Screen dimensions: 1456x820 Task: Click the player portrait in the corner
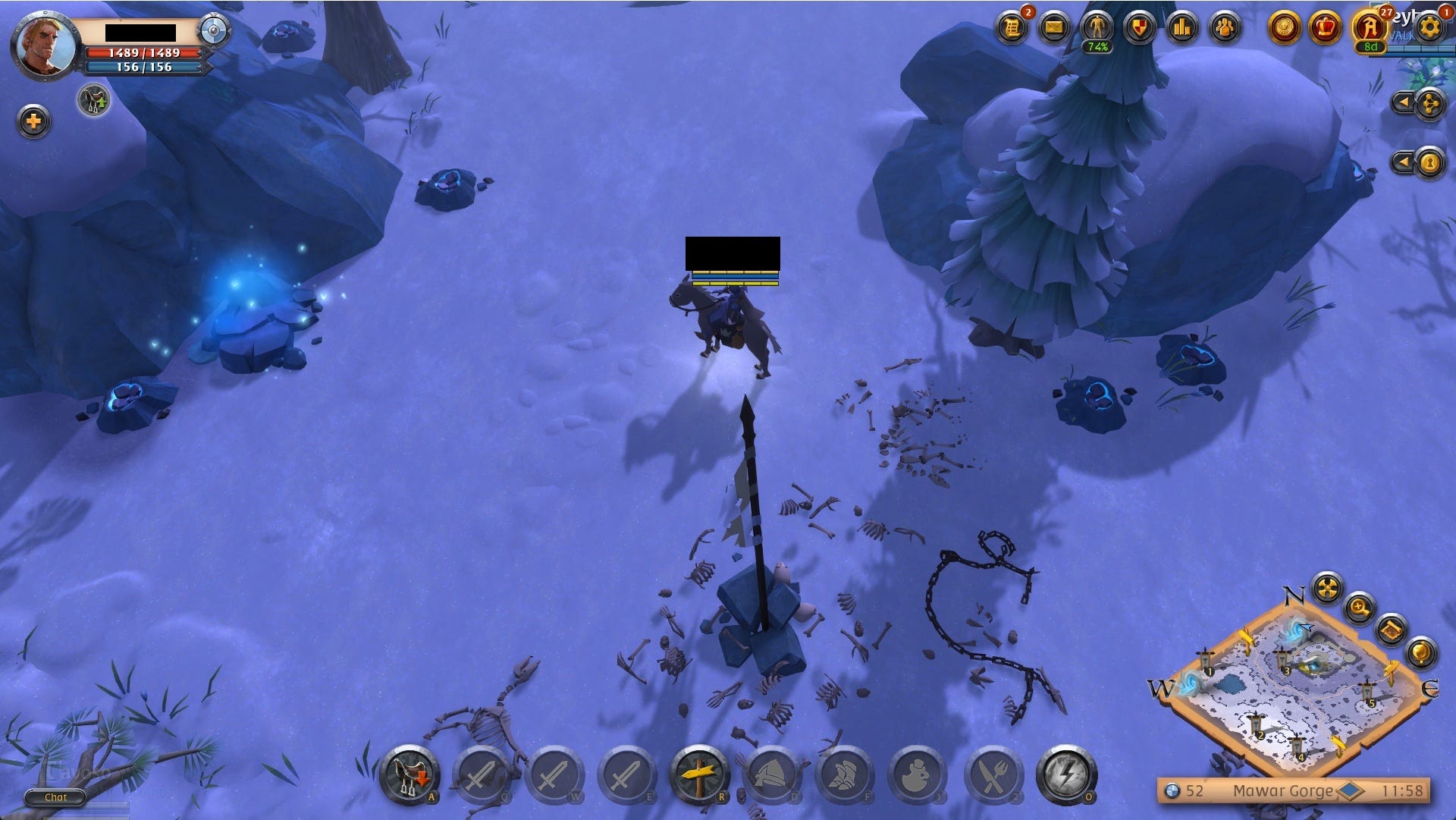coord(45,46)
